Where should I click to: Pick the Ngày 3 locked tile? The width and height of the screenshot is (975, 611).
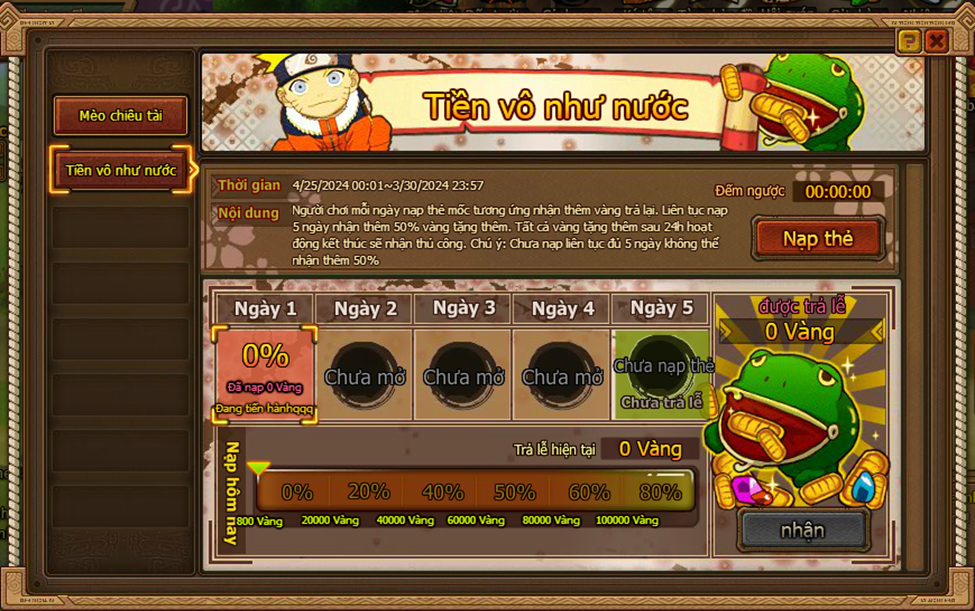click(x=463, y=376)
